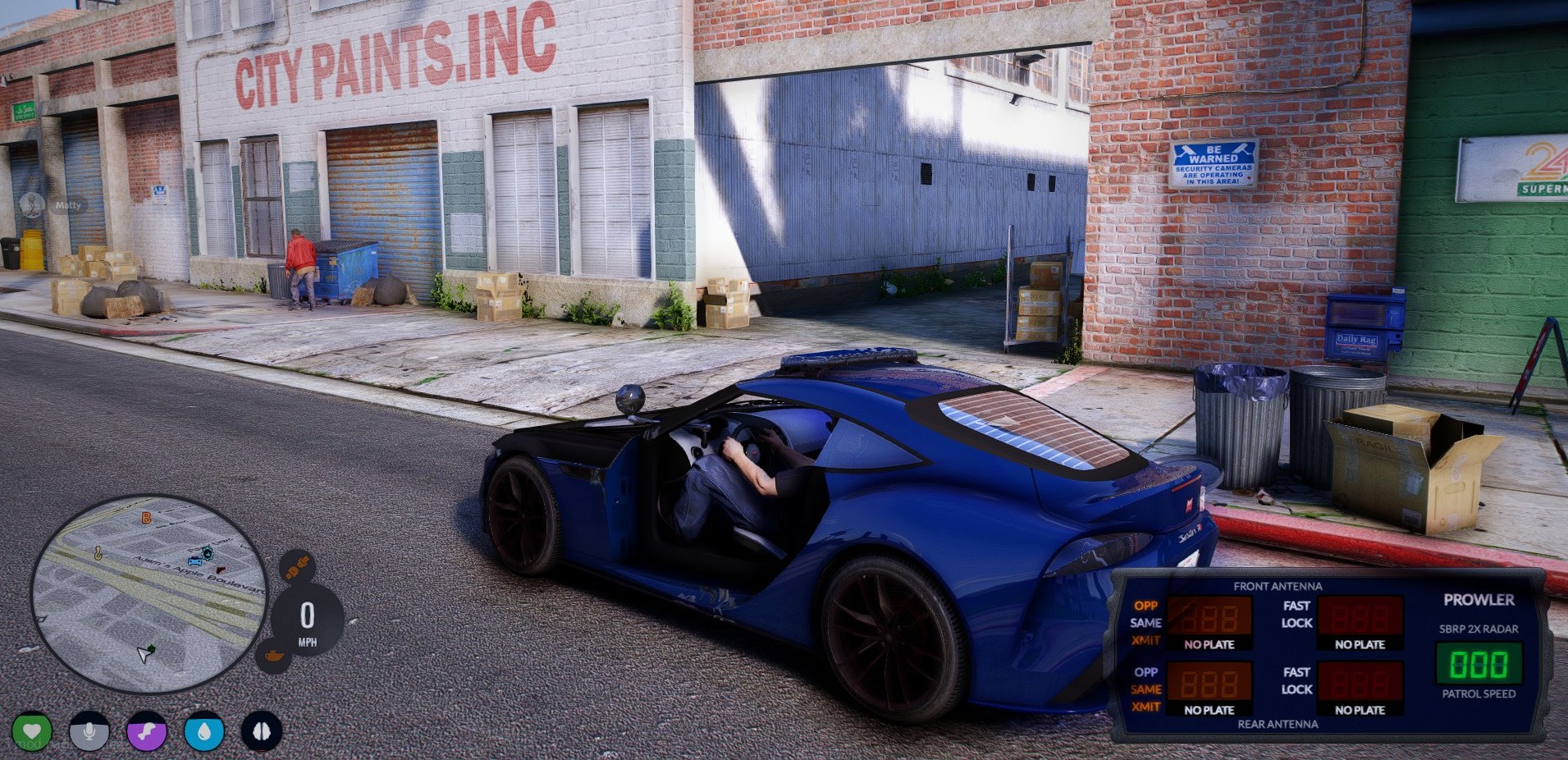Toggle the orange seatbelt indicator icon

(296, 567)
